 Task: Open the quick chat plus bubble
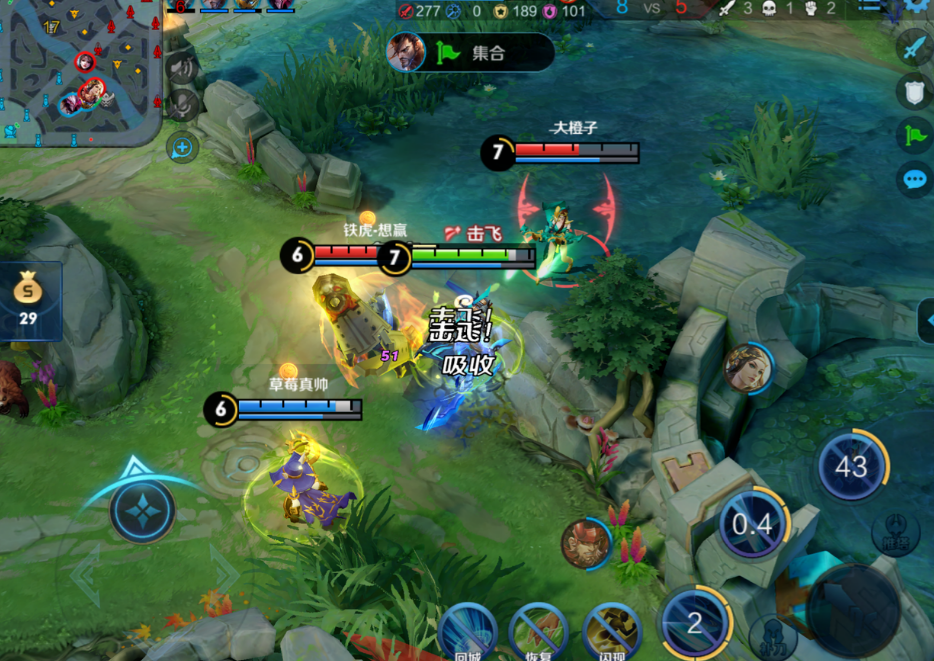click(x=182, y=148)
